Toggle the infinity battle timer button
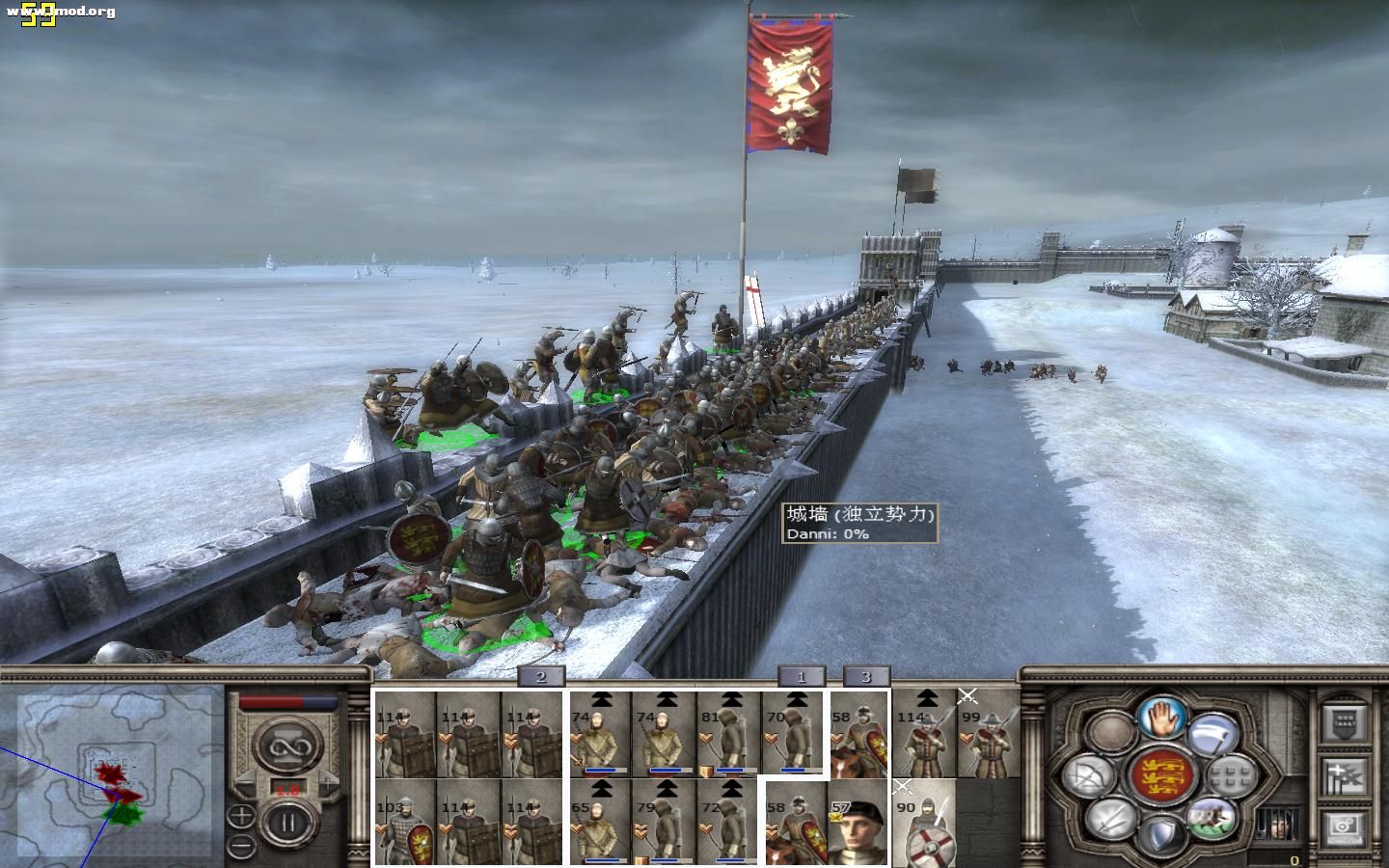Image resolution: width=1389 pixels, height=868 pixels. click(286, 744)
